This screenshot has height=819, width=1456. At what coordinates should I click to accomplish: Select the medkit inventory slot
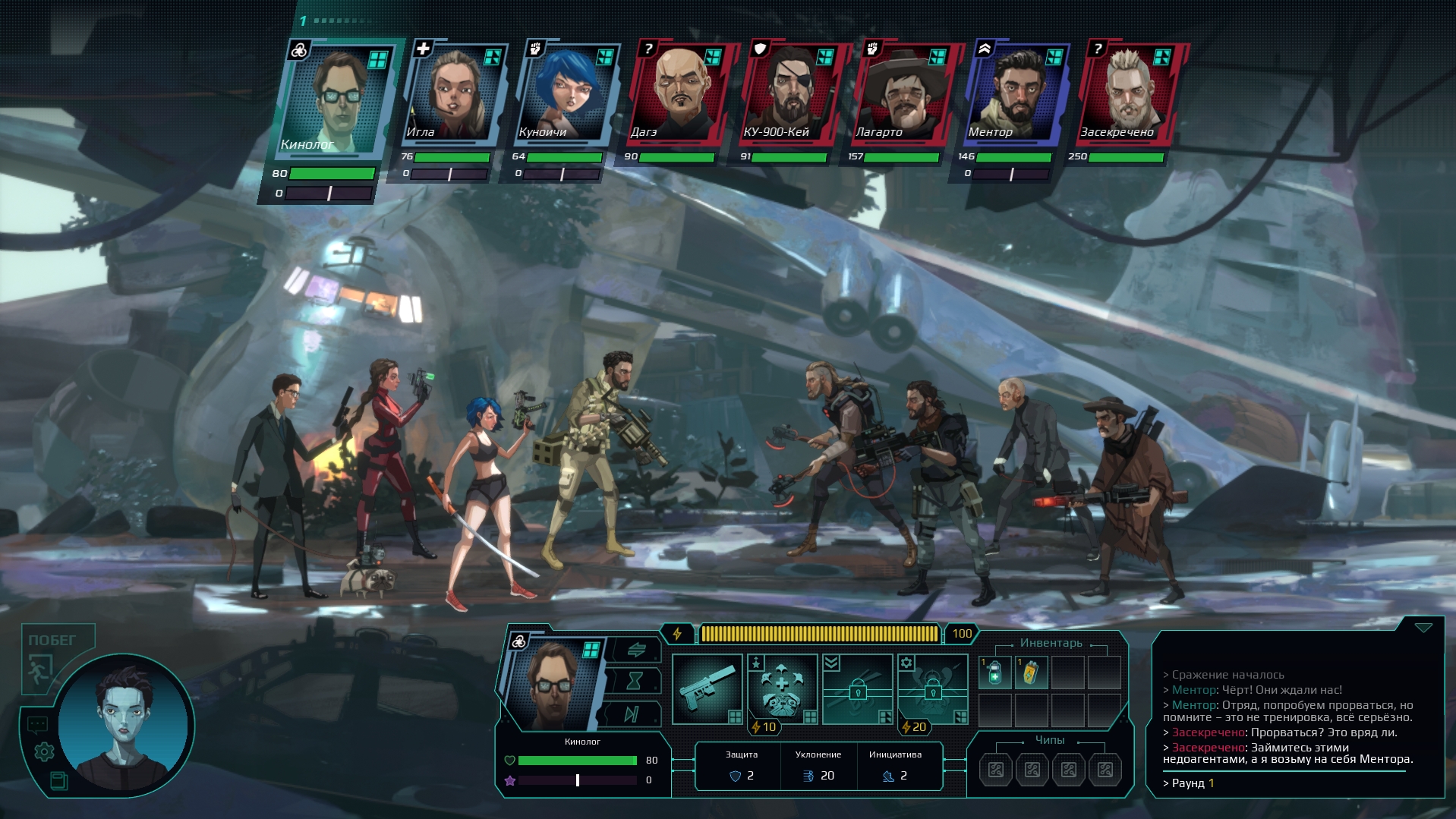click(x=995, y=673)
